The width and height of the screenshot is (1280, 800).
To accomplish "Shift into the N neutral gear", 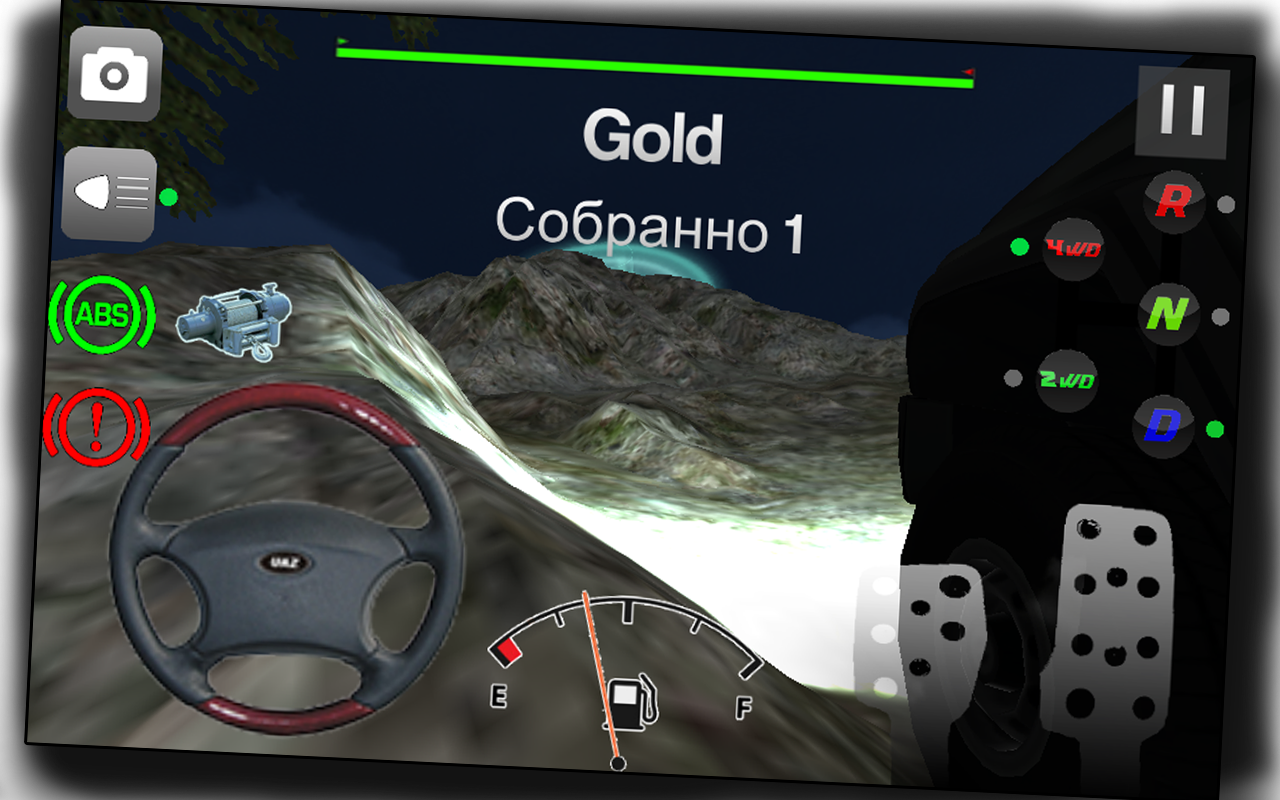I will [1170, 312].
